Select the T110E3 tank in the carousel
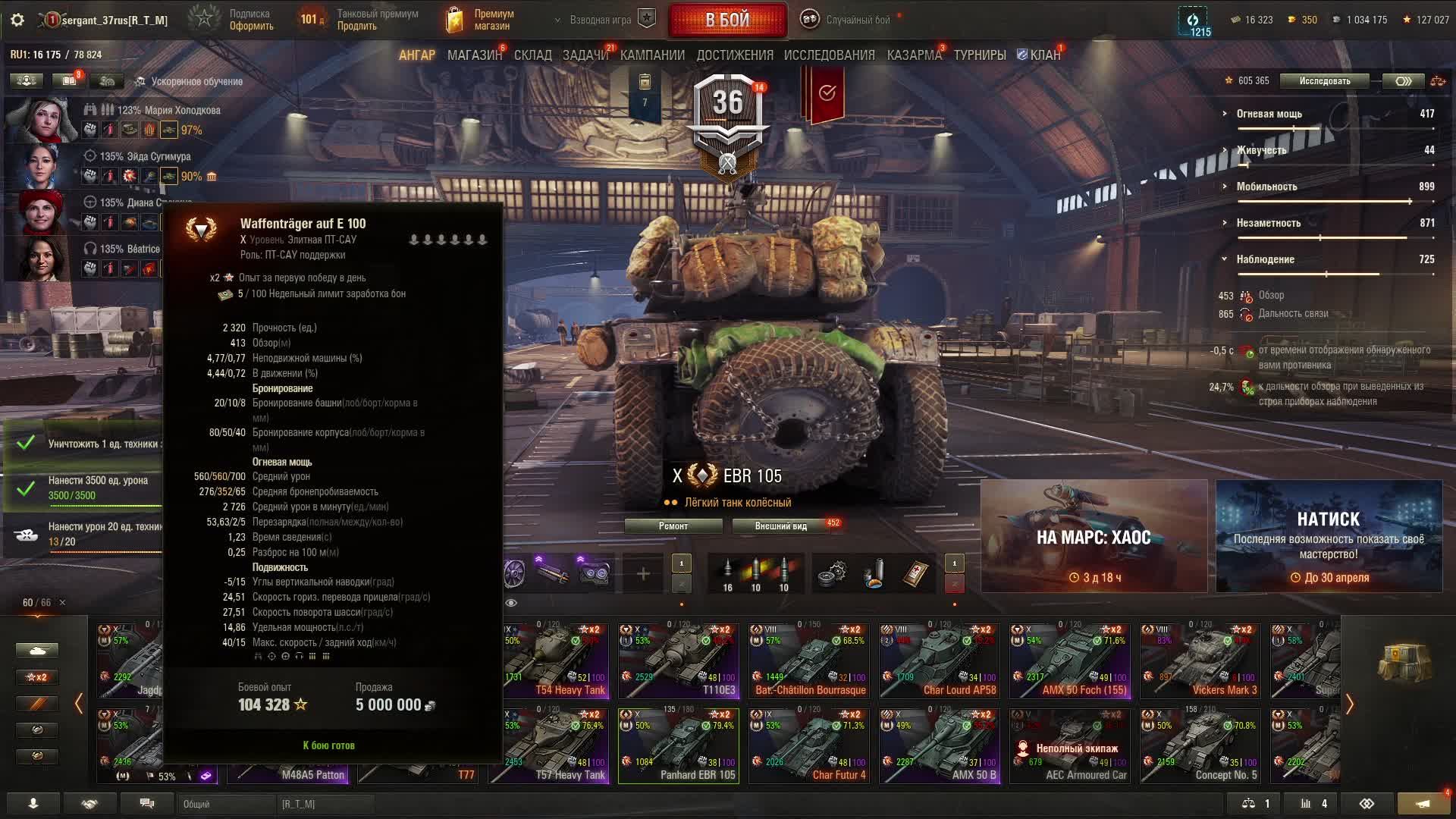This screenshot has height=819, width=1456. [678, 661]
